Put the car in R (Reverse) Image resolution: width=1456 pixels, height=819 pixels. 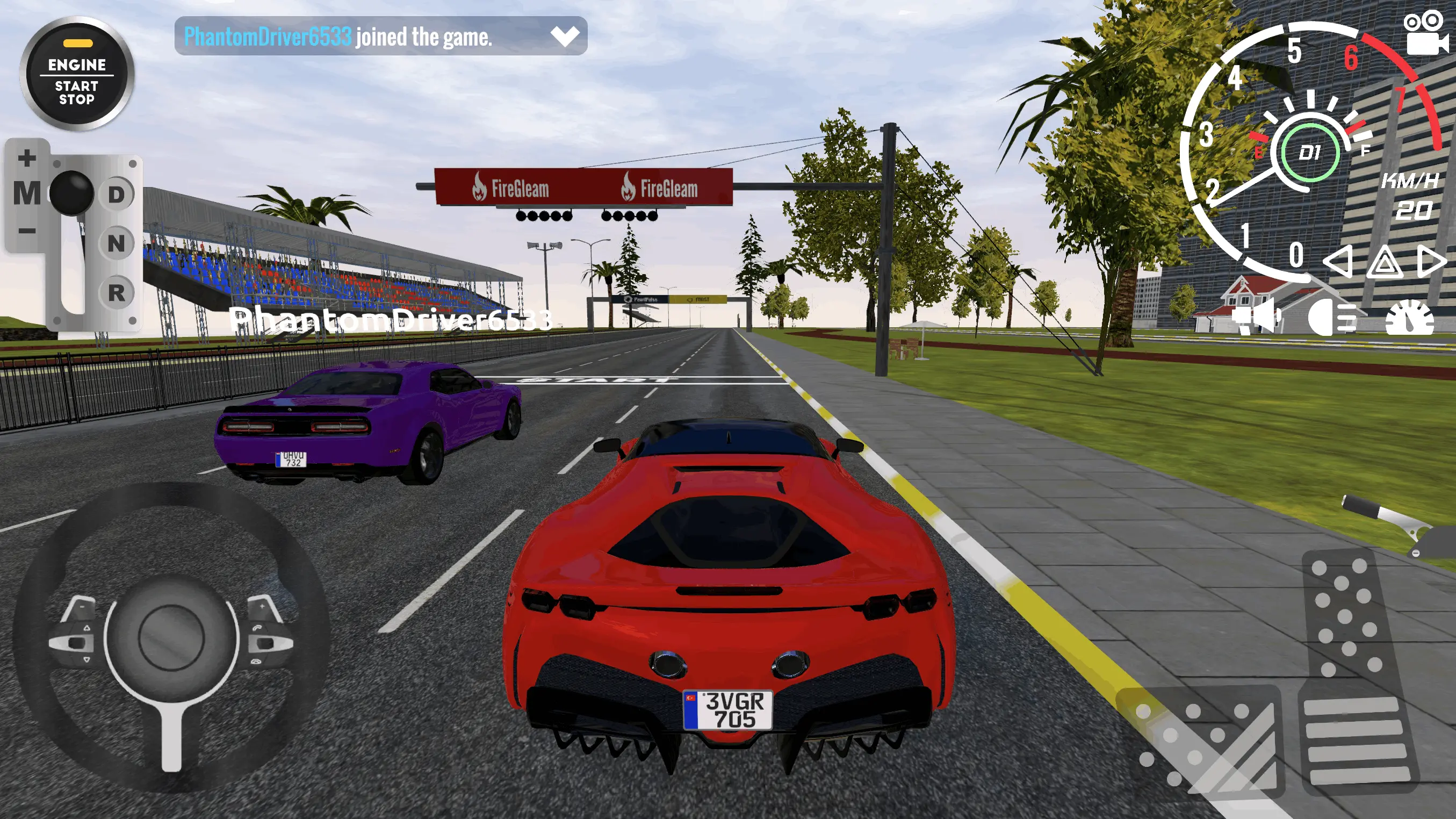[117, 293]
